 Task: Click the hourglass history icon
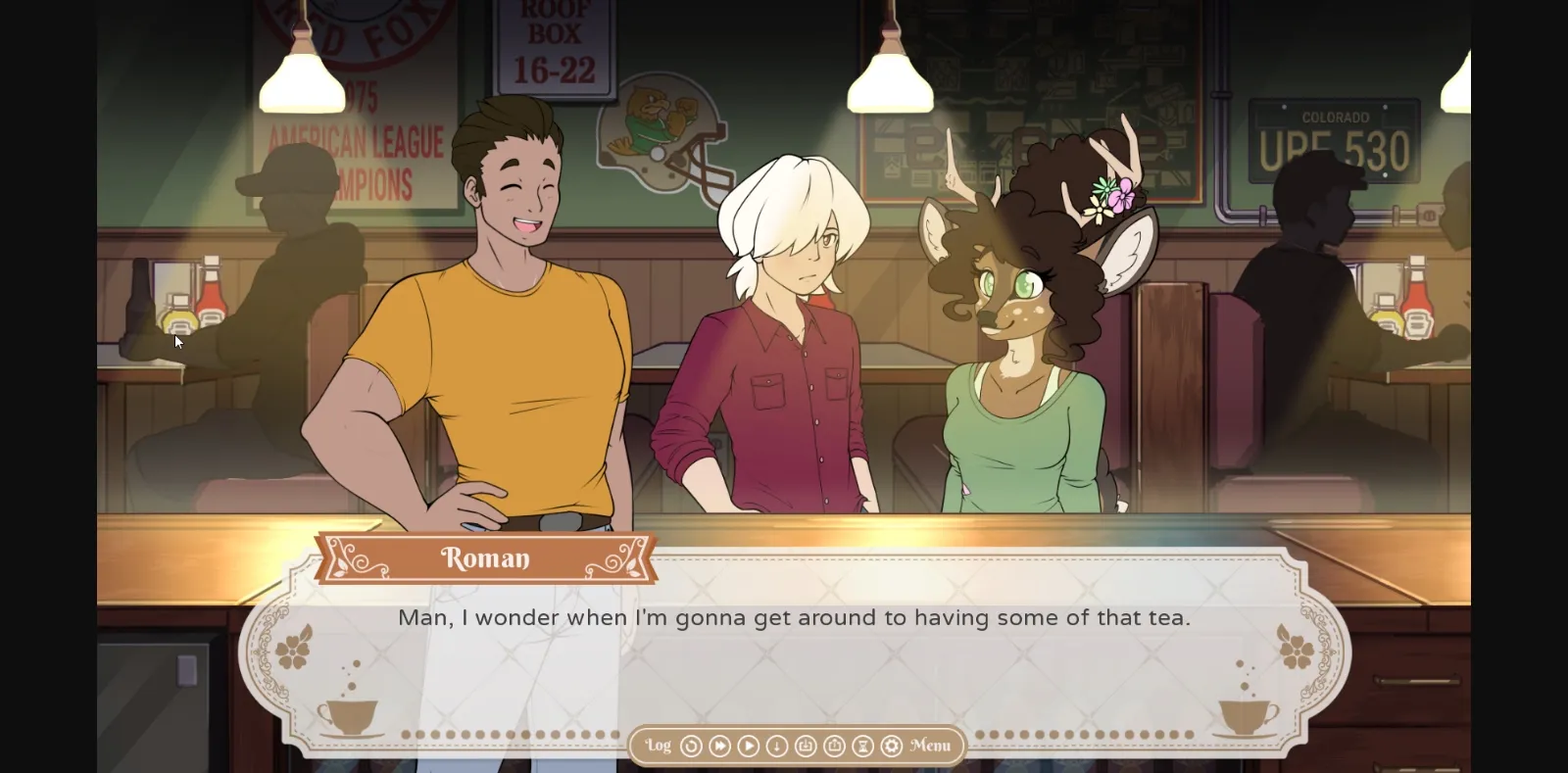pyautogui.click(x=862, y=746)
